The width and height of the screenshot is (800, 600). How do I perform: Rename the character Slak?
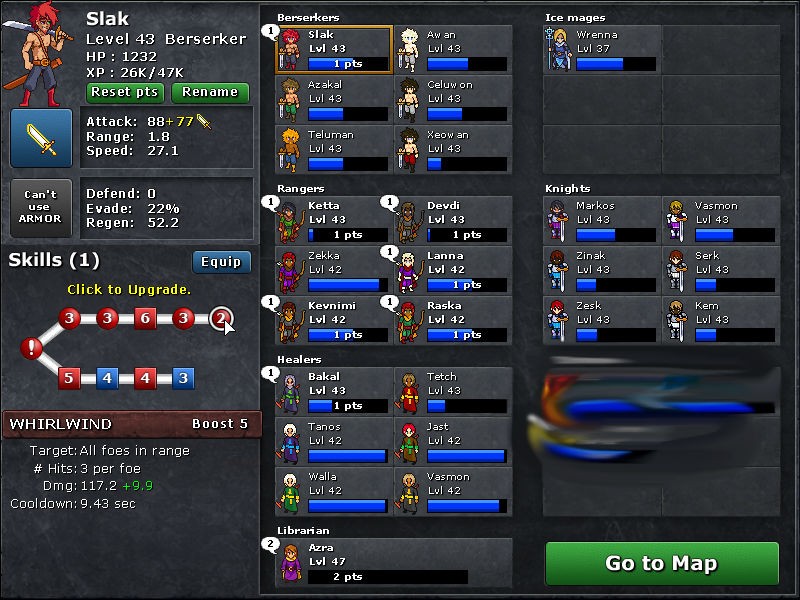point(210,92)
